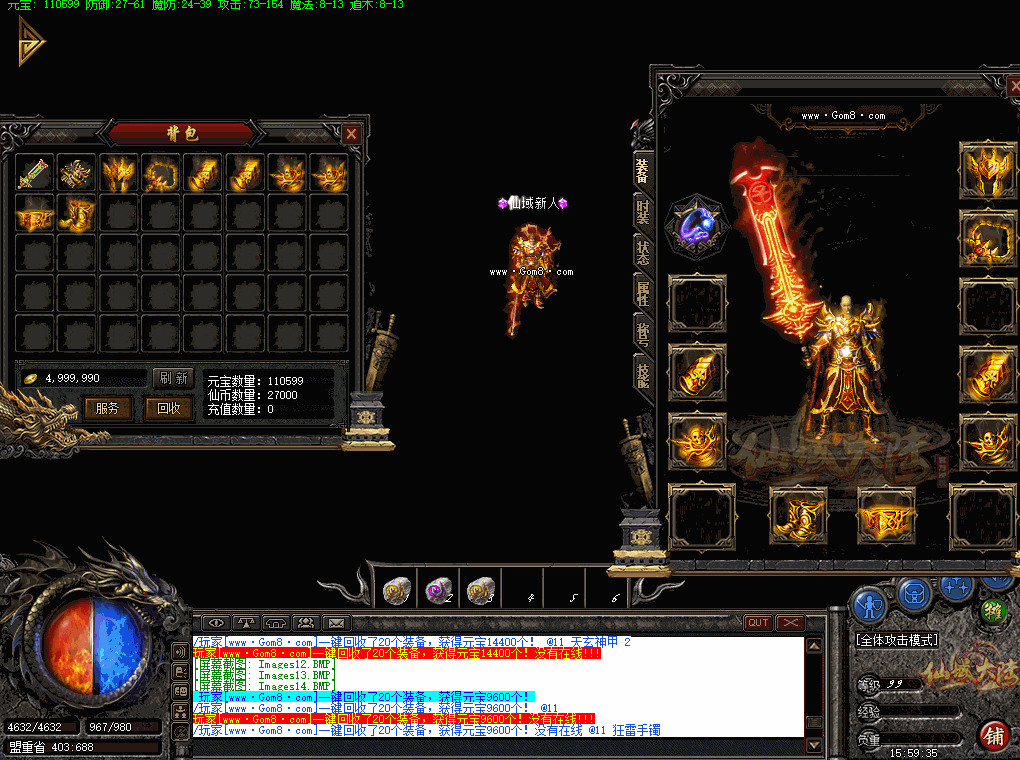
Task: Select the golden belt in the backpack
Action: click(33, 213)
